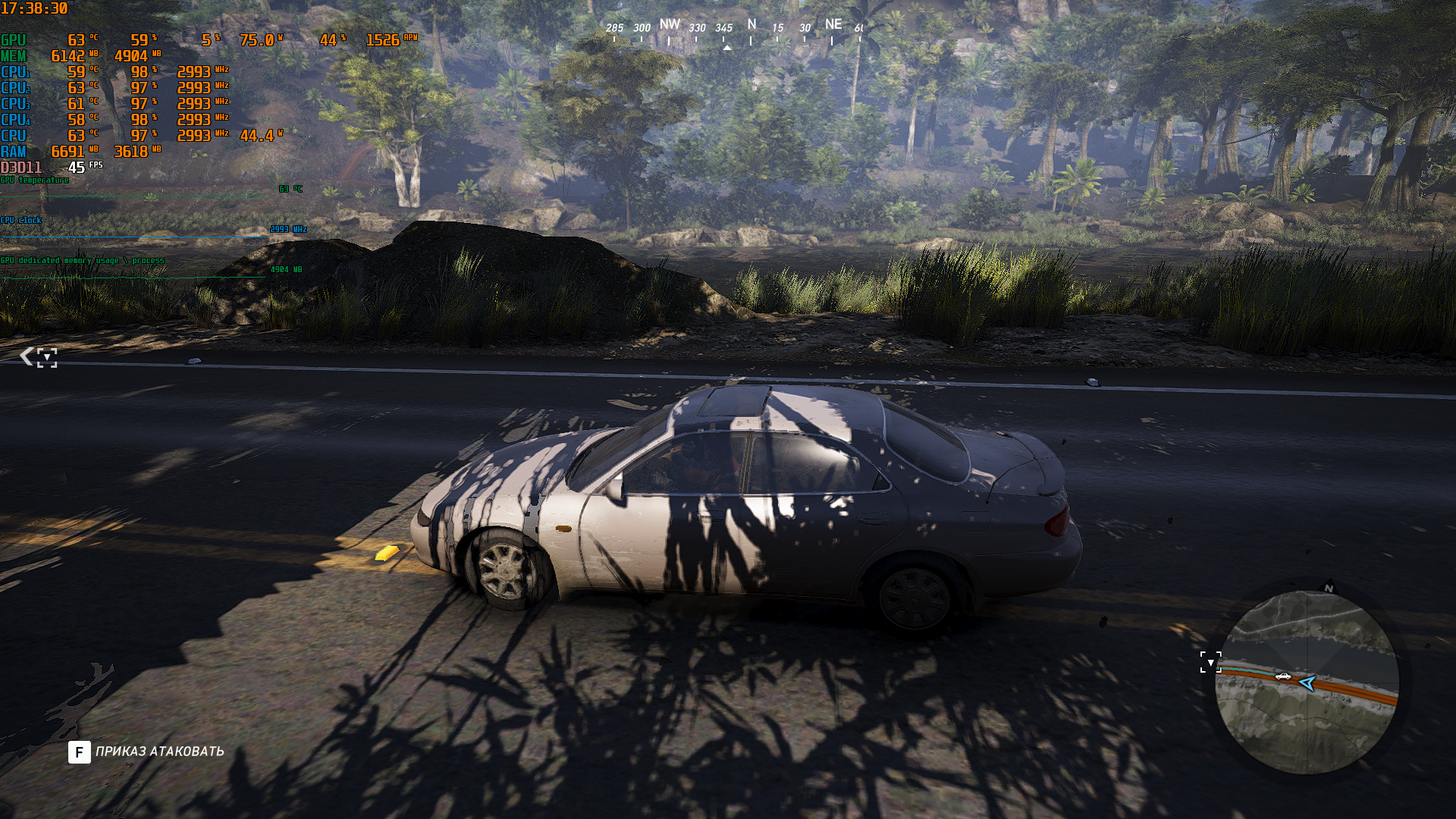Click the blue player arrow on minimap

pyautogui.click(x=1307, y=684)
